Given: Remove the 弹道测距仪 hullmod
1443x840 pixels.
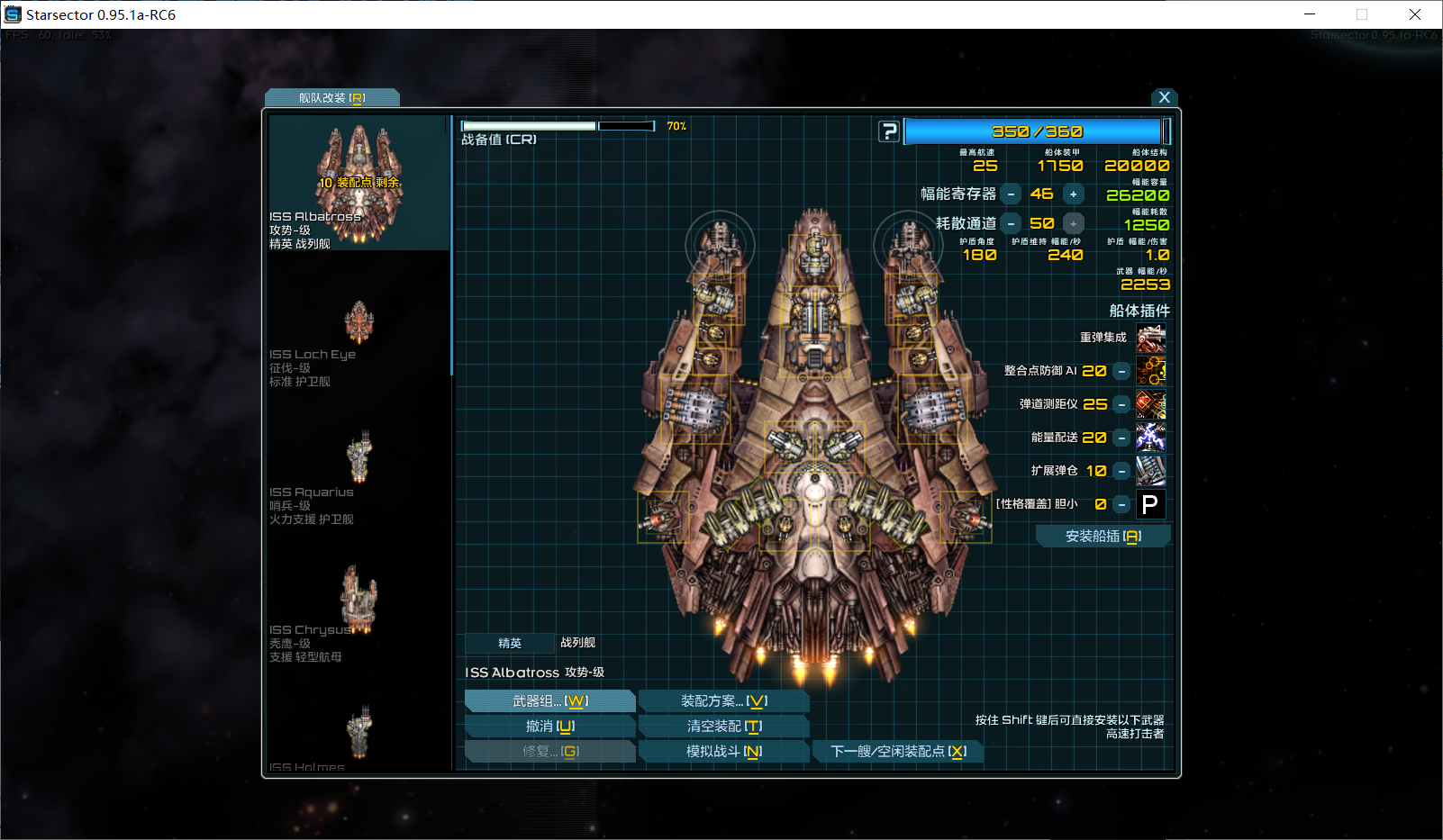Looking at the screenshot, I should pos(1121,404).
